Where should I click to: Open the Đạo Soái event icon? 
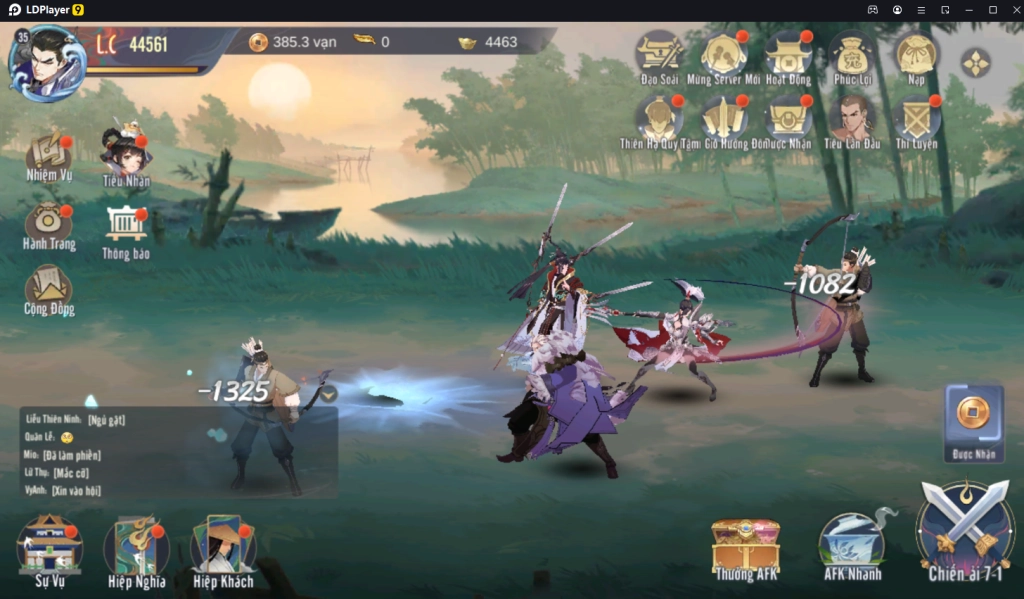coord(659,54)
